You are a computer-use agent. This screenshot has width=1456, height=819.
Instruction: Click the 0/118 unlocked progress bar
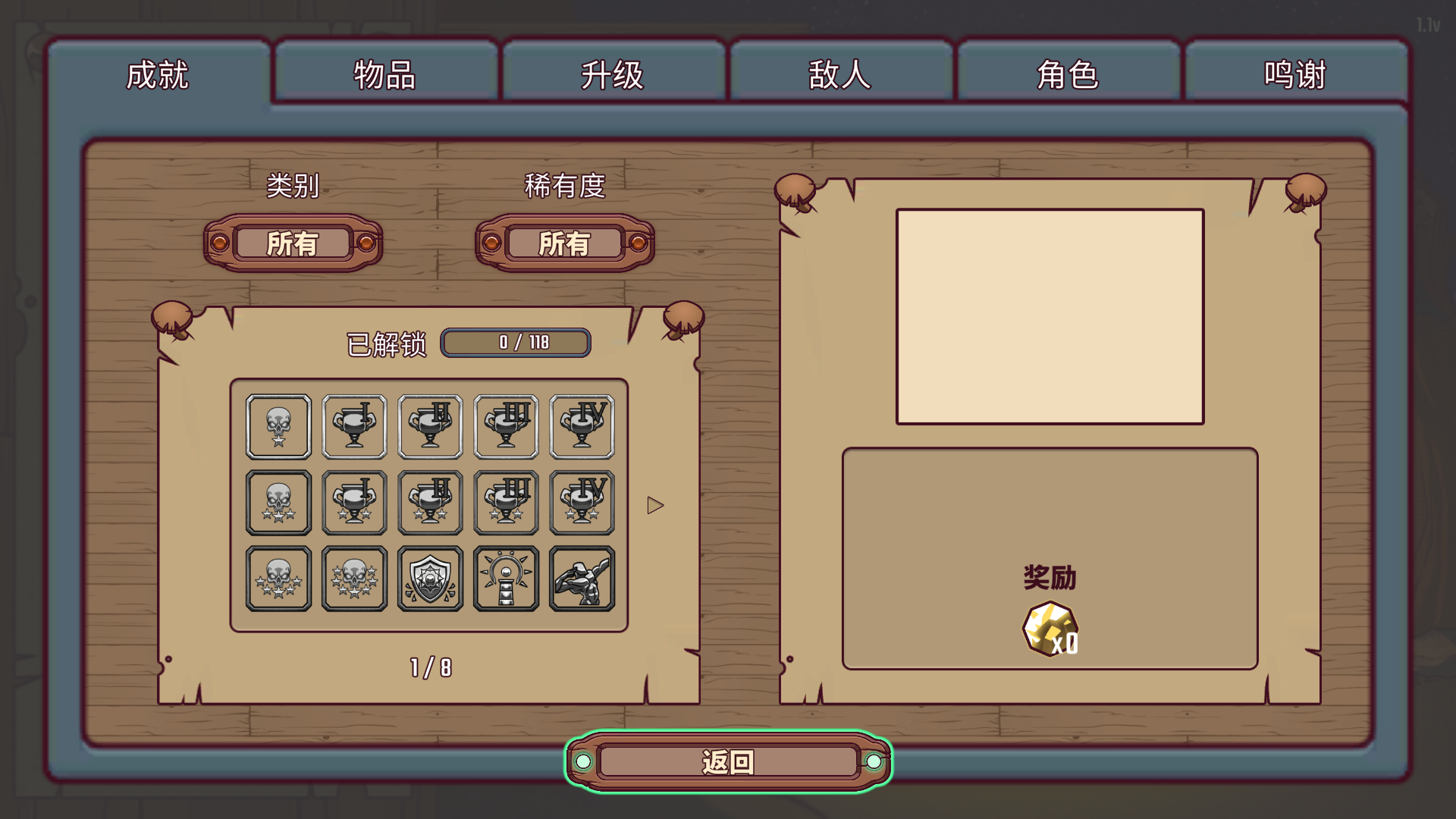[515, 343]
